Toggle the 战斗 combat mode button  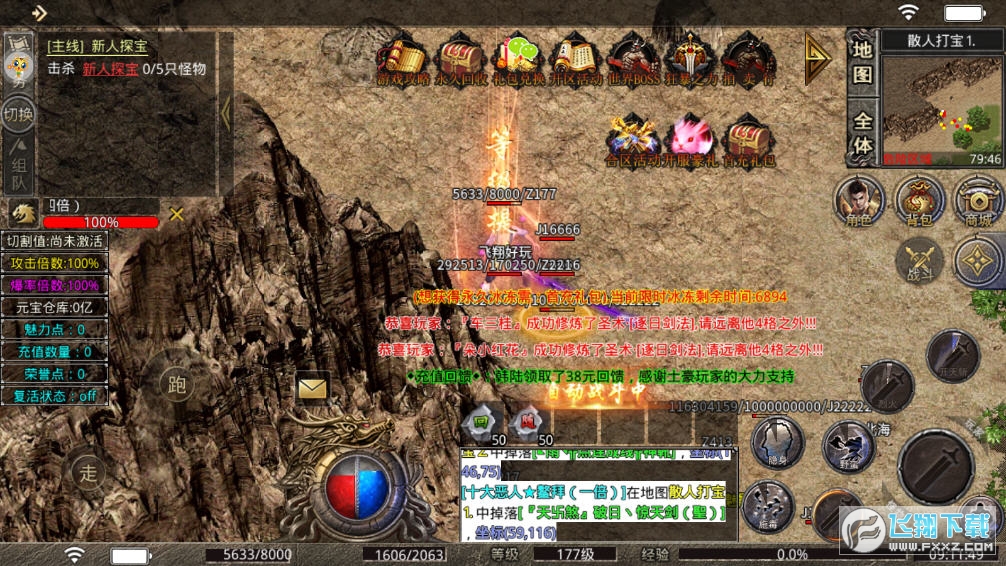919,261
